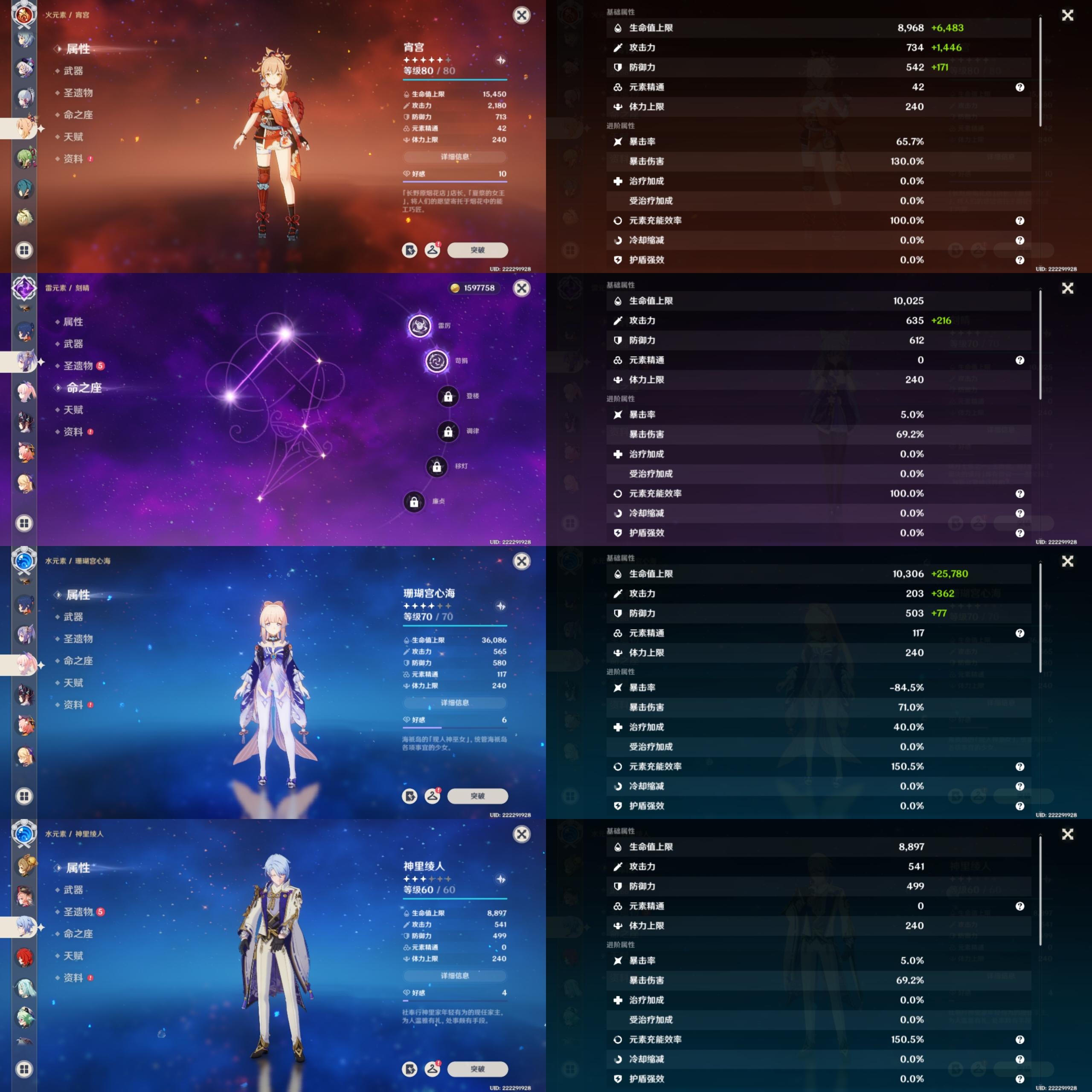Close the screen beside the Mora counter

521,288
